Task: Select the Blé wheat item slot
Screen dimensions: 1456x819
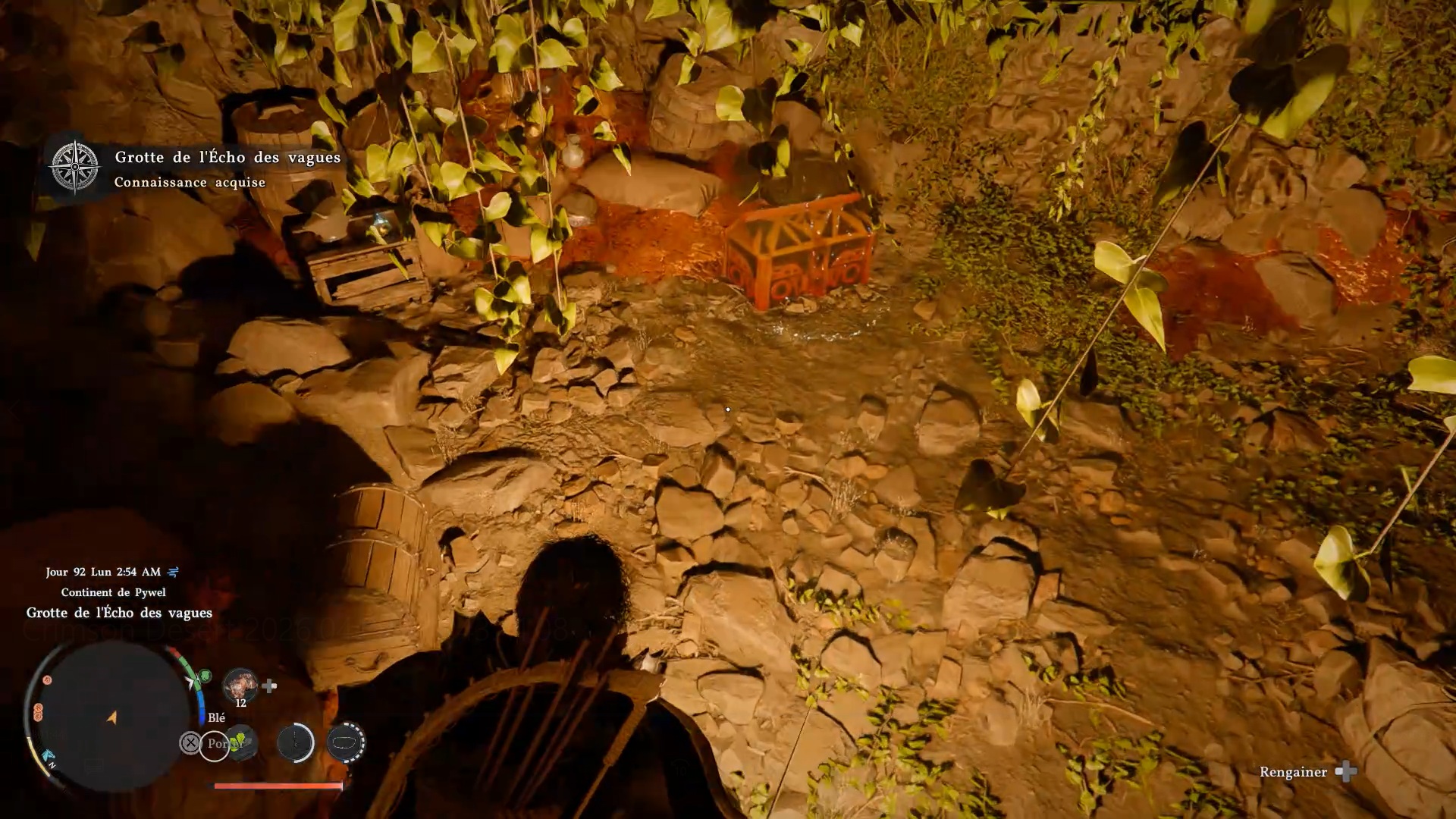Action: 241,742
